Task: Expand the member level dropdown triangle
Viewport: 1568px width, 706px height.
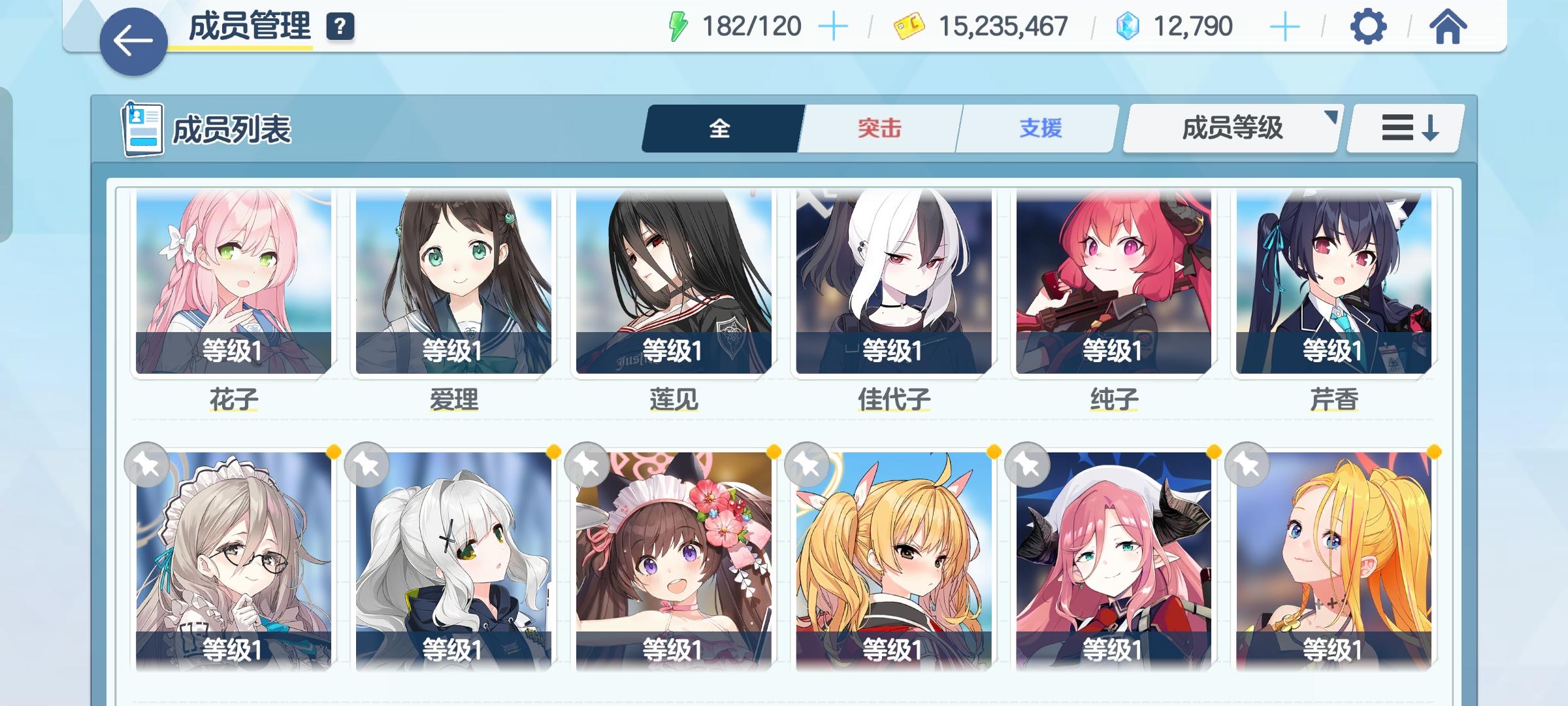Action: [x=1330, y=118]
